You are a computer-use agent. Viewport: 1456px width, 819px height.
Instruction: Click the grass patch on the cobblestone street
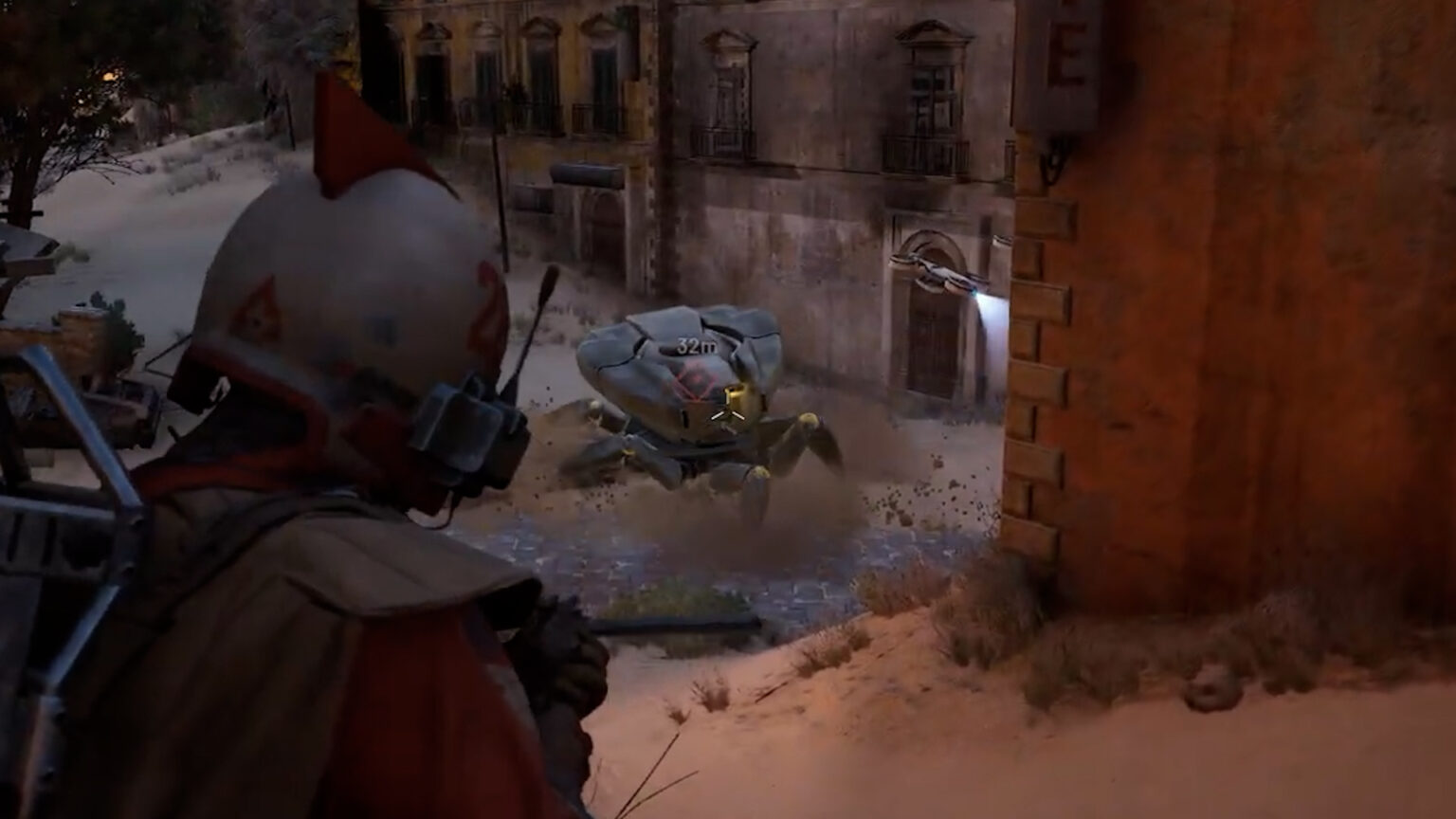[x=673, y=597]
